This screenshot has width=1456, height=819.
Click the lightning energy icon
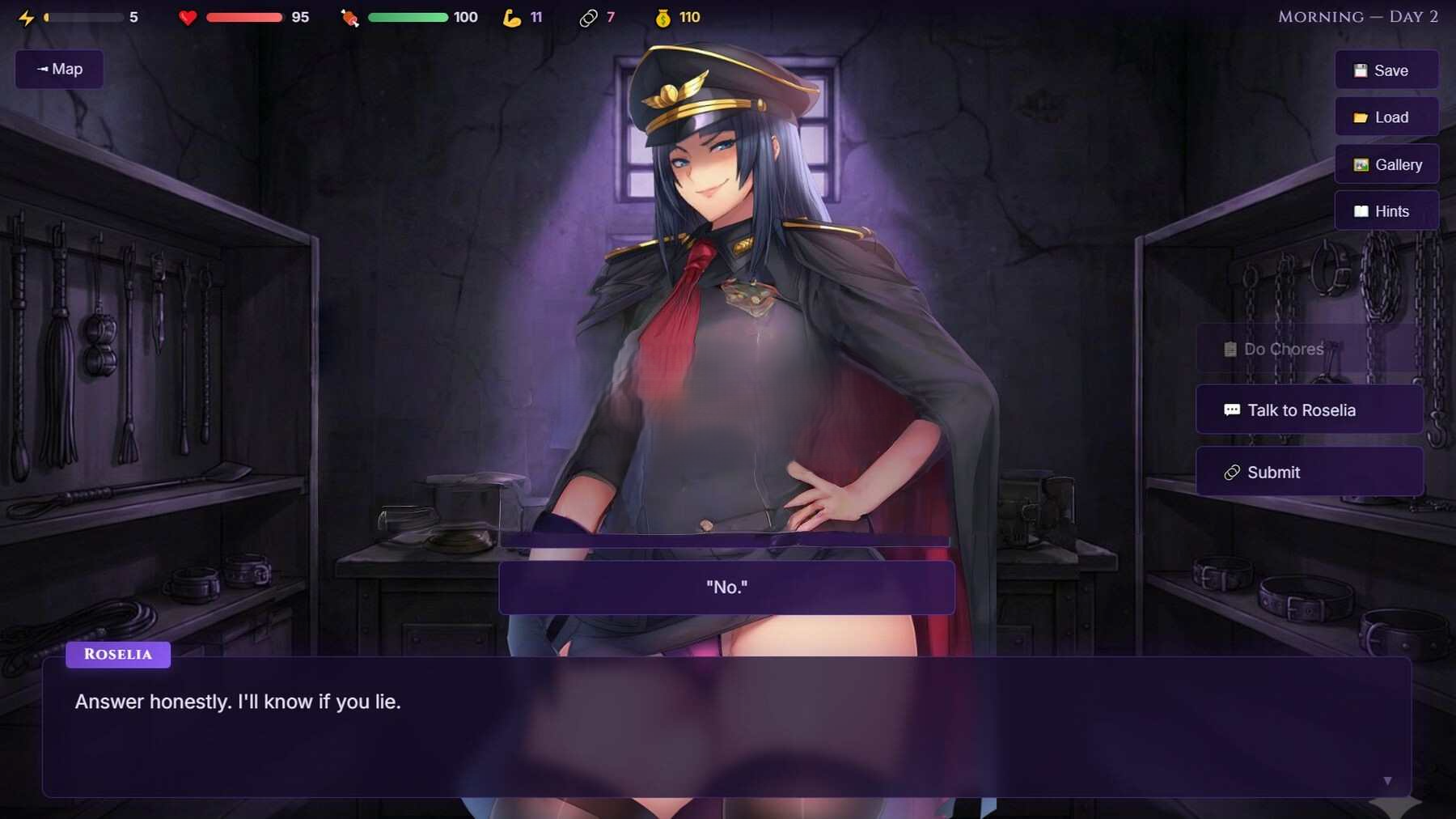point(28,16)
